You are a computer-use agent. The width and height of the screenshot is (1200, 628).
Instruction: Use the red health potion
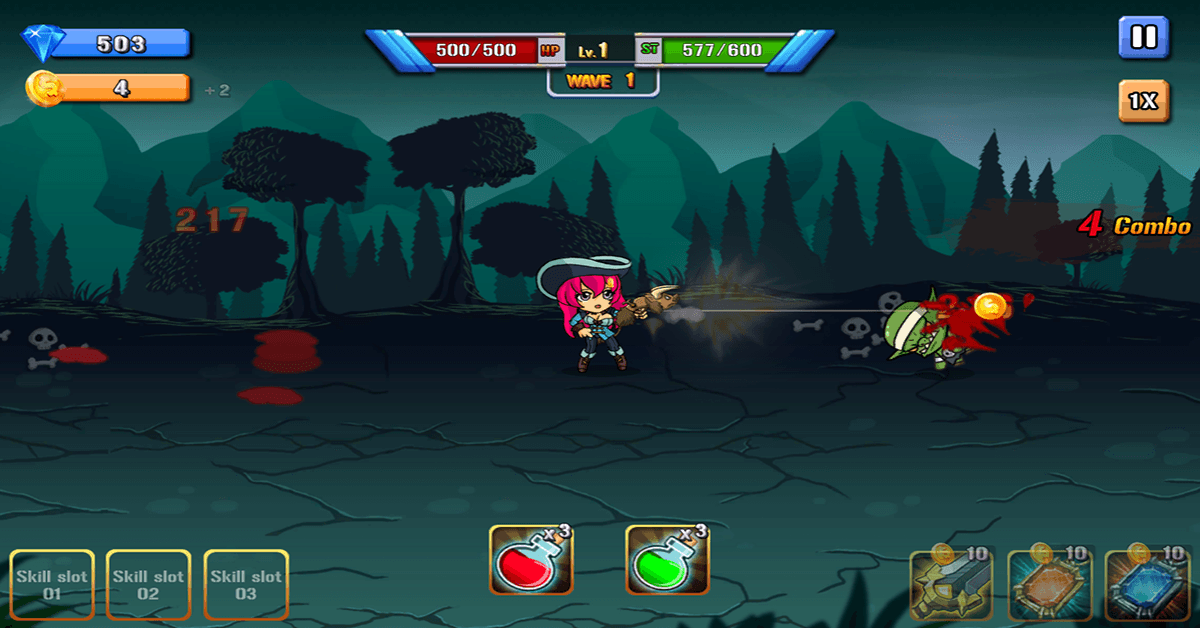click(x=531, y=560)
